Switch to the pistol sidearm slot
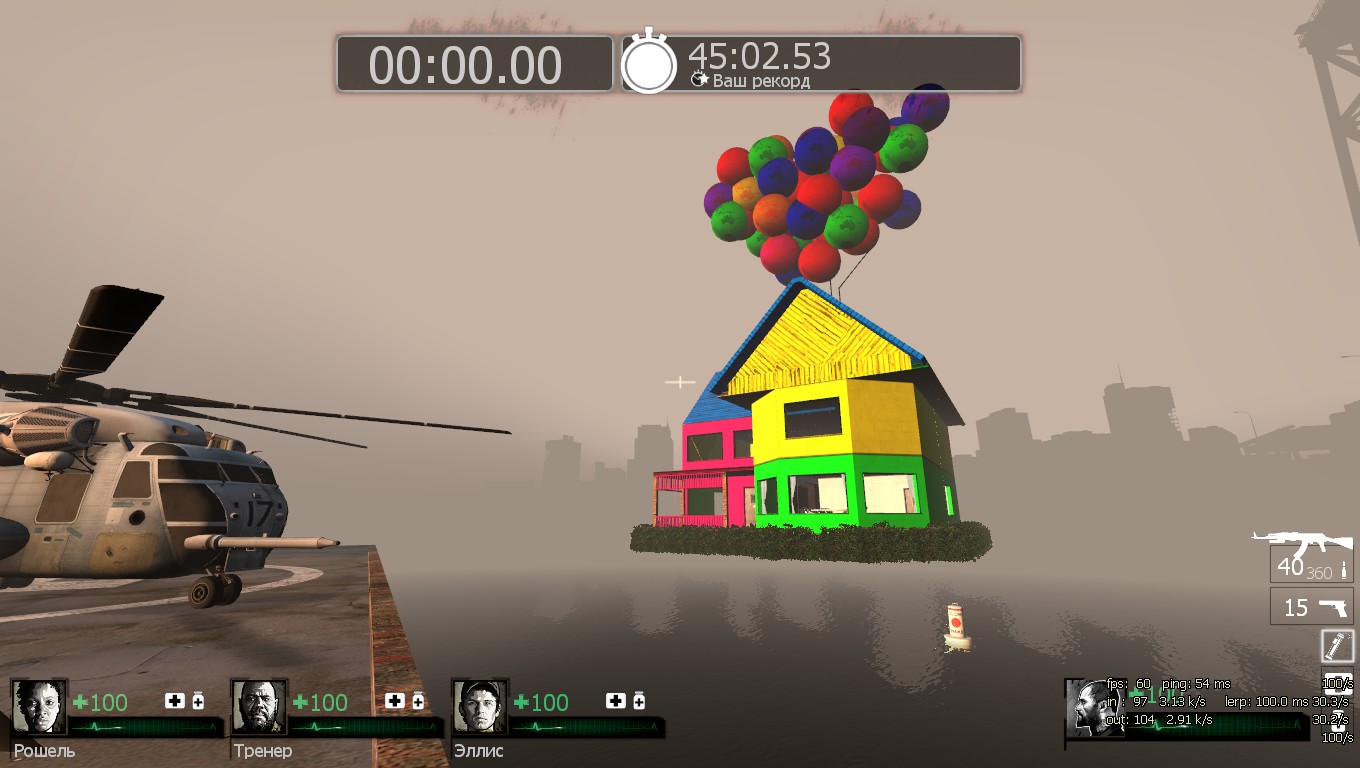 point(1311,606)
